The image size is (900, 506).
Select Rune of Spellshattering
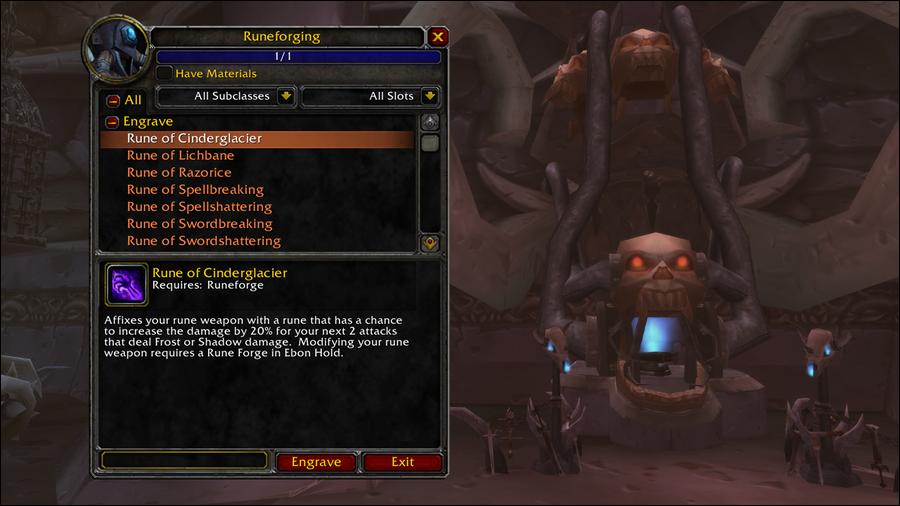tap(199, 206)
